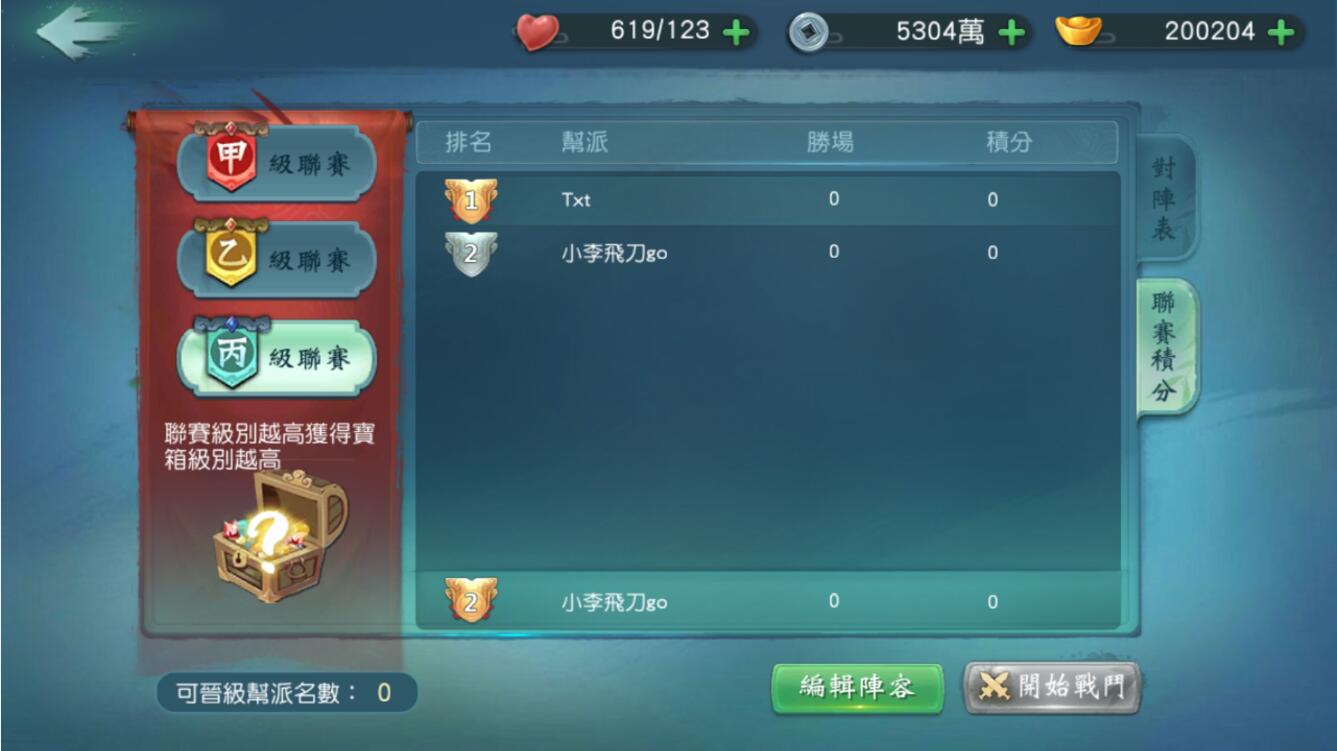This screenshot has width=1337, height=751.
Task: Click the gold ingot currency icon
Action: coord(1079,31)
